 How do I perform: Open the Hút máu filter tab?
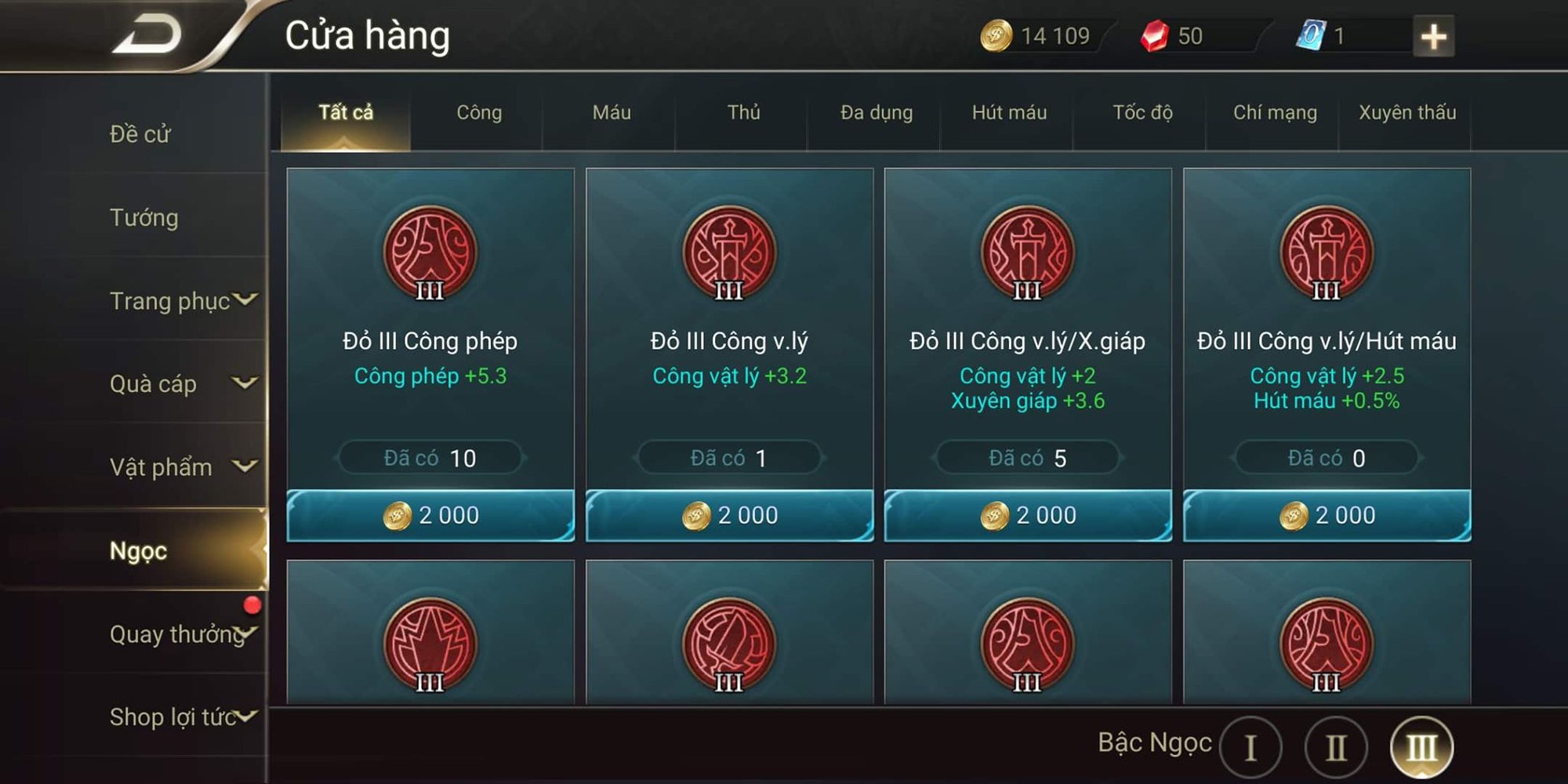1007,113
